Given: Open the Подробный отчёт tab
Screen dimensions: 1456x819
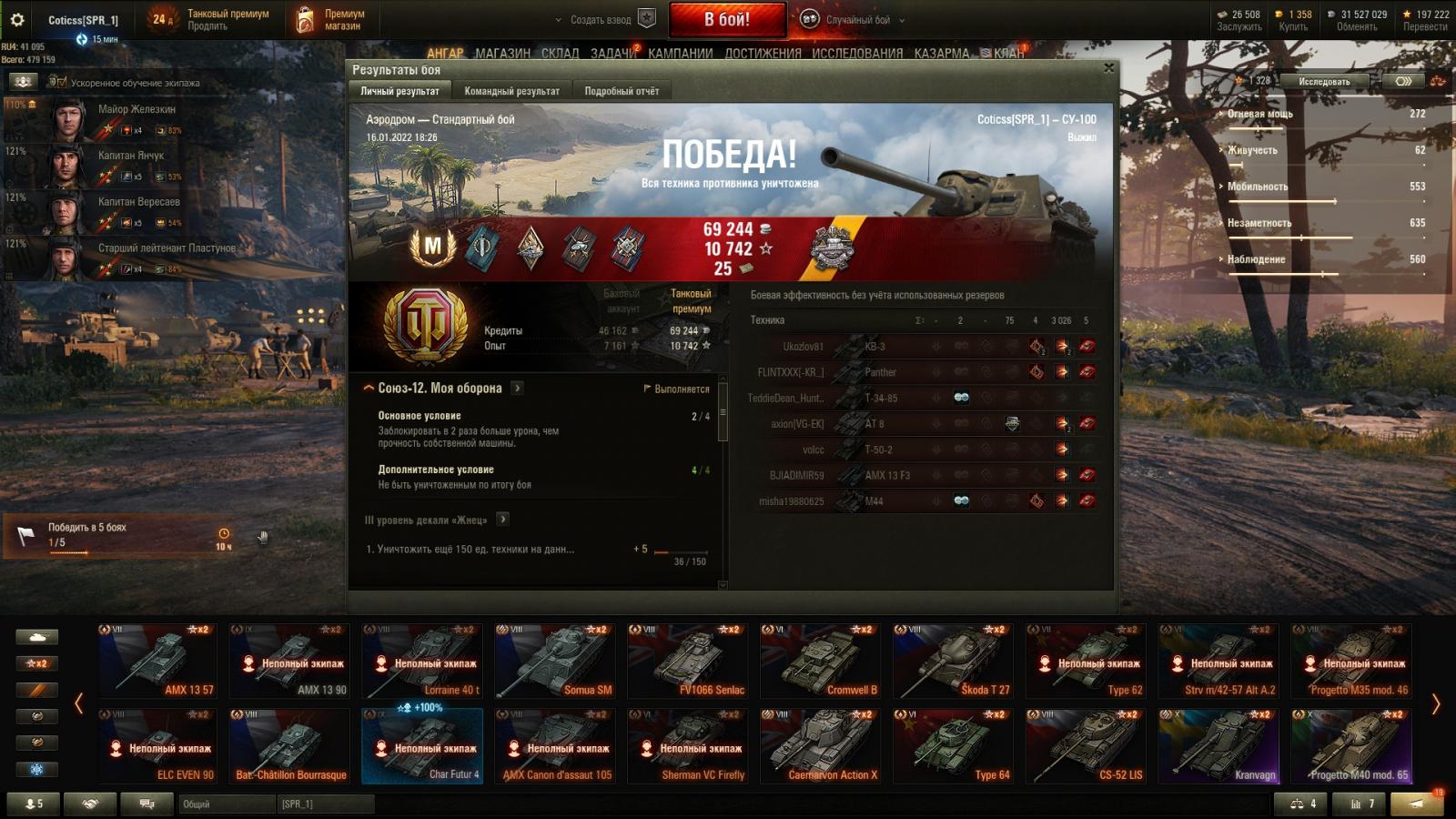Looking at the screenshot, I should click(622, 91).
